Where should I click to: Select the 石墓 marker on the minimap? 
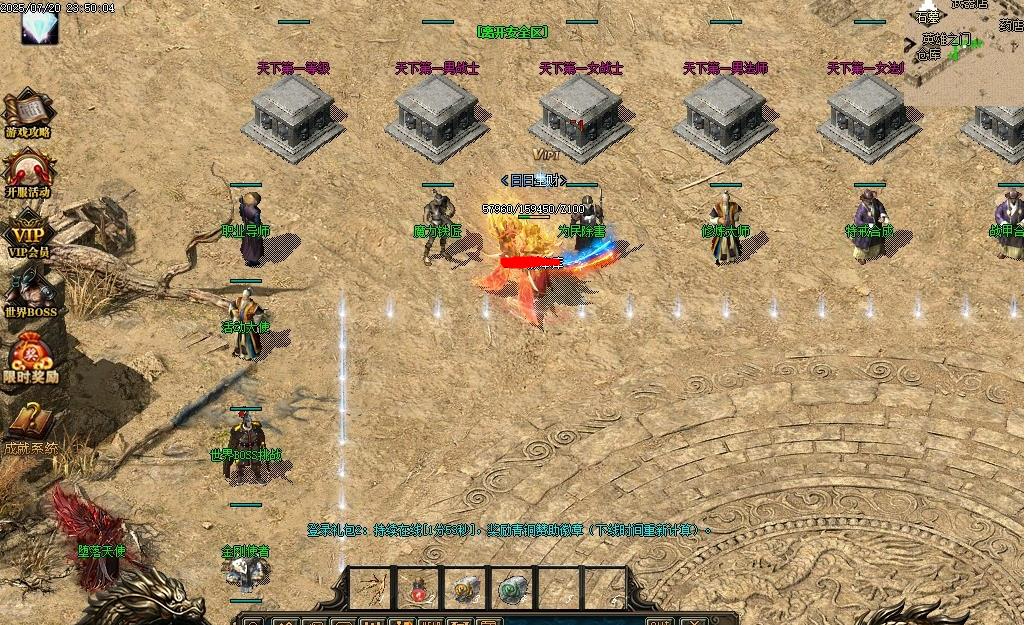click(x=929, y=16)
